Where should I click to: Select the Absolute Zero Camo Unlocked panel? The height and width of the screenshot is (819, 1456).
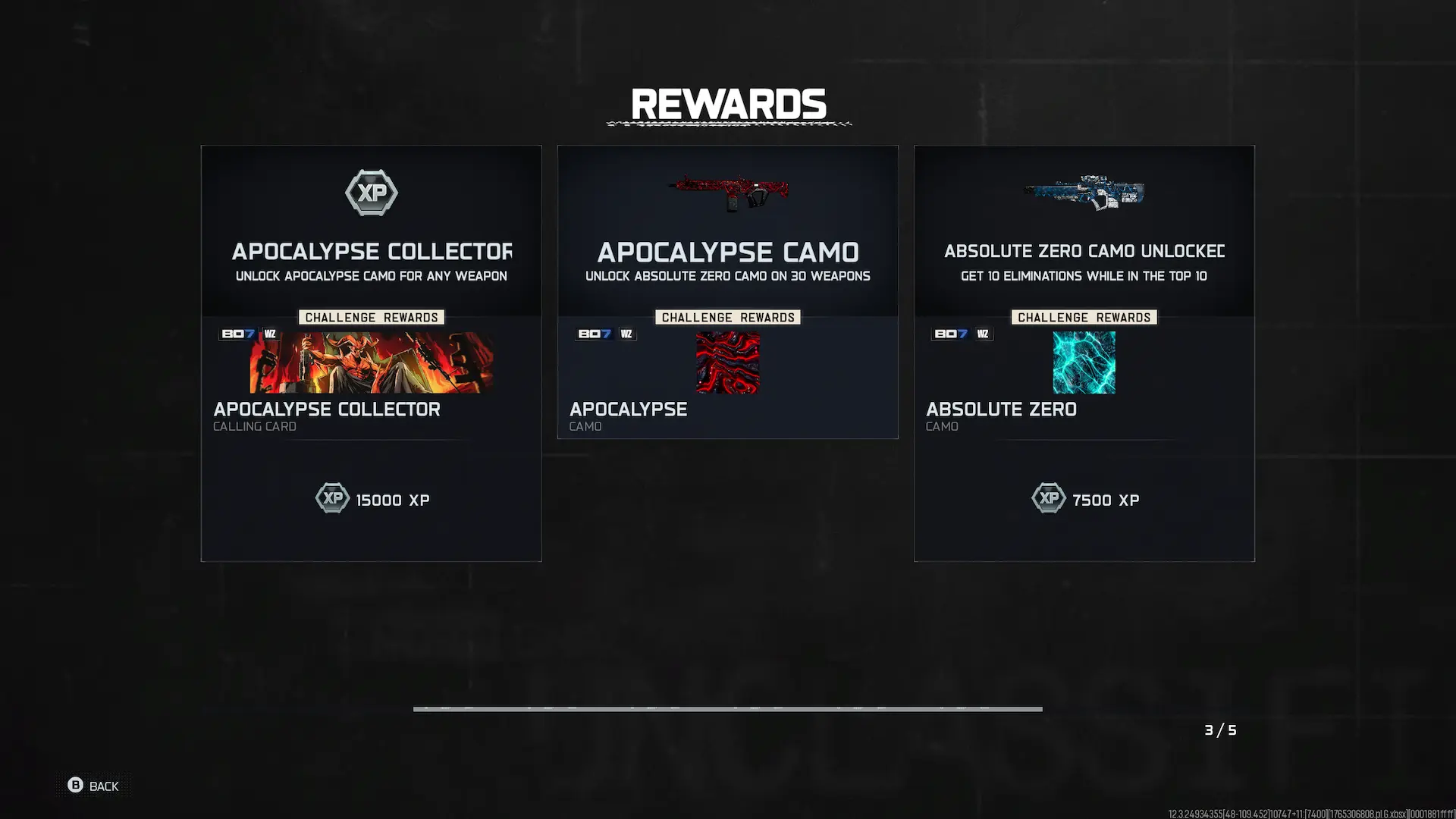tap(1084, 353)
